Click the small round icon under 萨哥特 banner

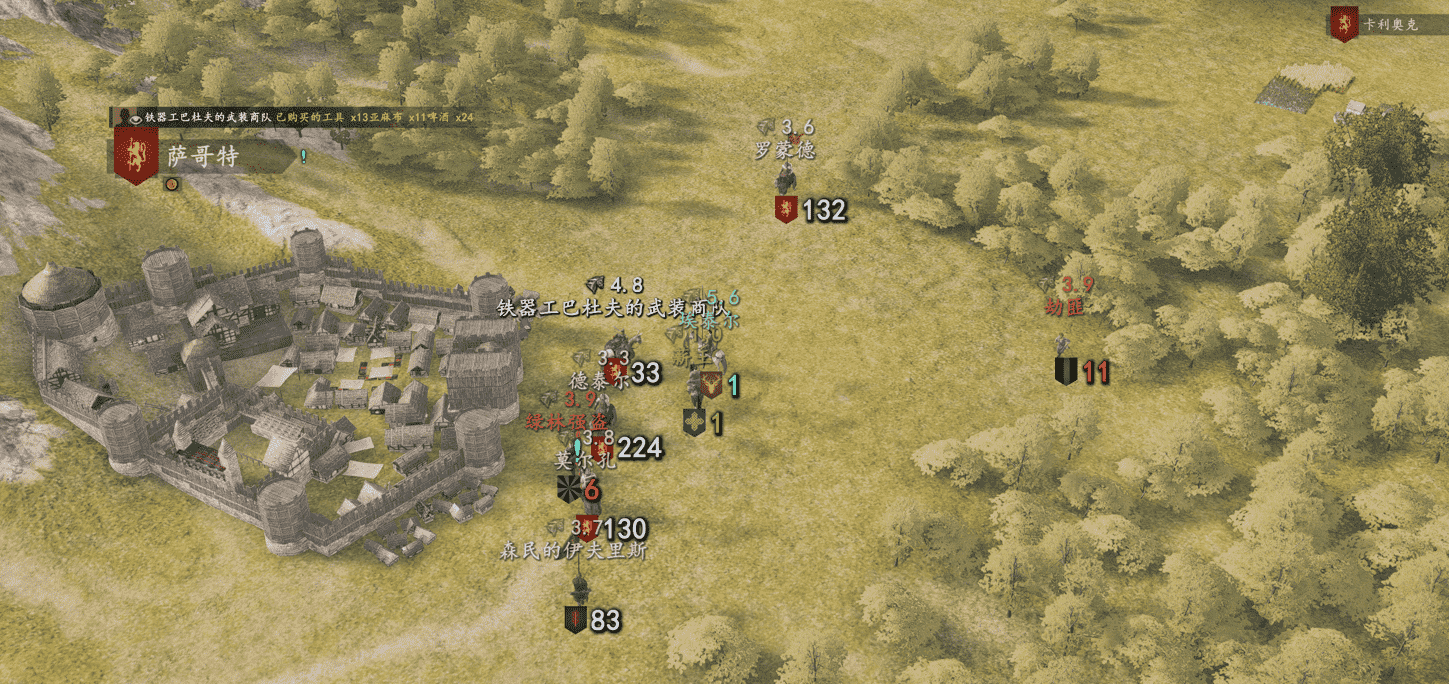click(x=171, y=184)
